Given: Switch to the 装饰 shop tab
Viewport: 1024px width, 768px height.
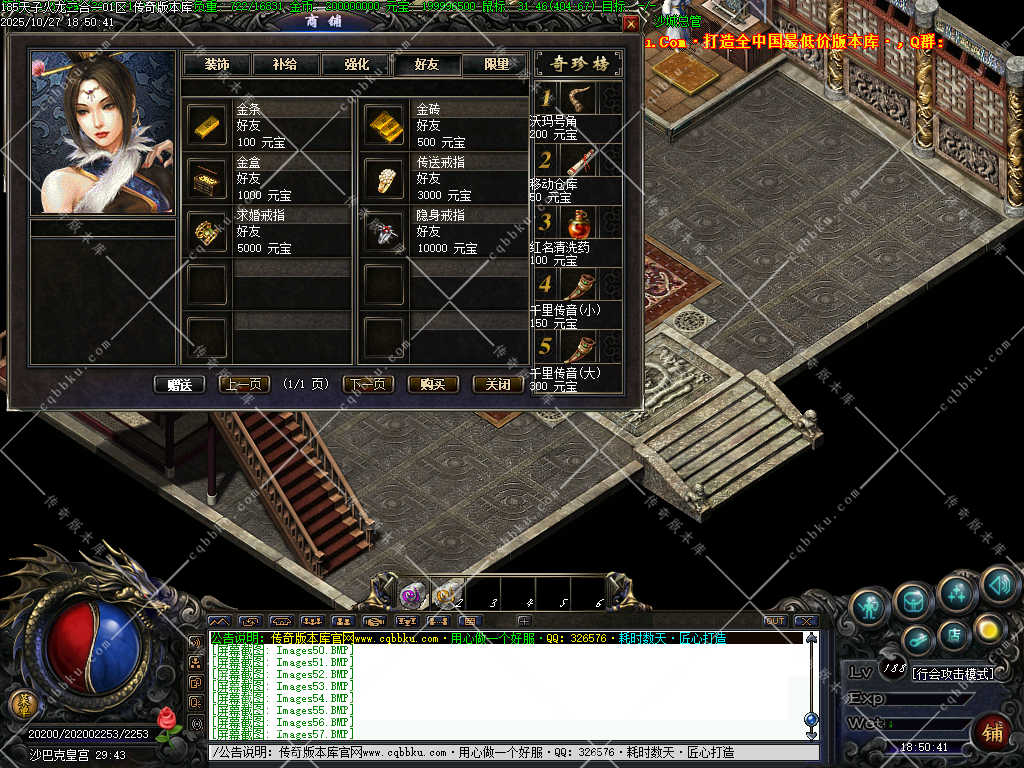Looking at the screenshot, I should [216, 65].
